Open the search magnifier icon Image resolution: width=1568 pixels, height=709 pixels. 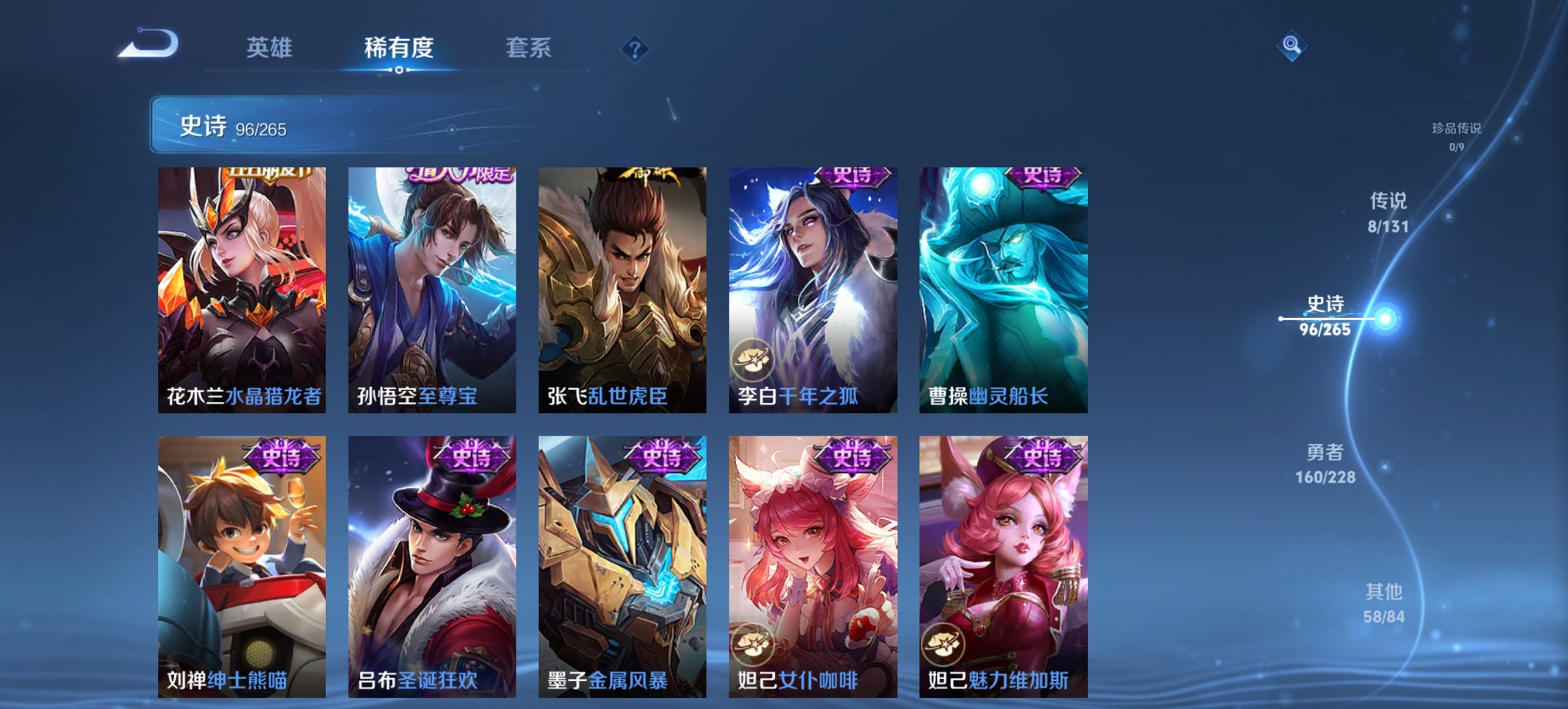point(1290,46)
